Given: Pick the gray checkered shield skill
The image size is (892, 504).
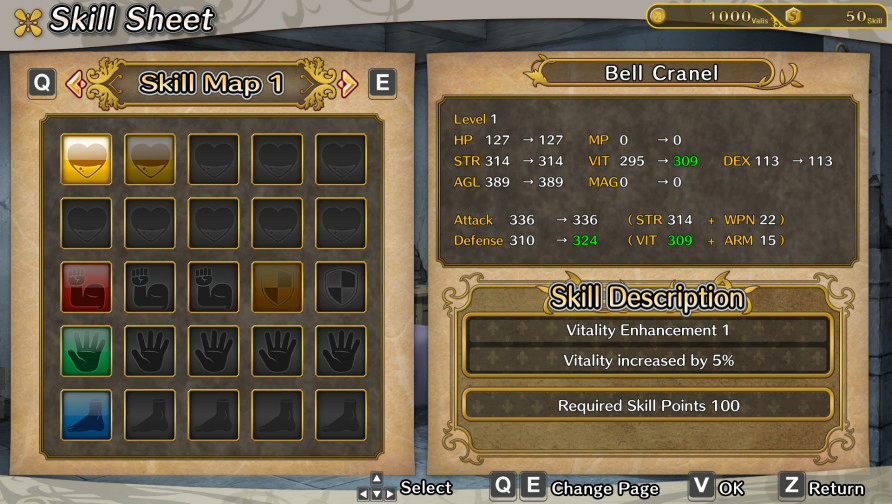Looking at the screenshot, I should point(341,288).
